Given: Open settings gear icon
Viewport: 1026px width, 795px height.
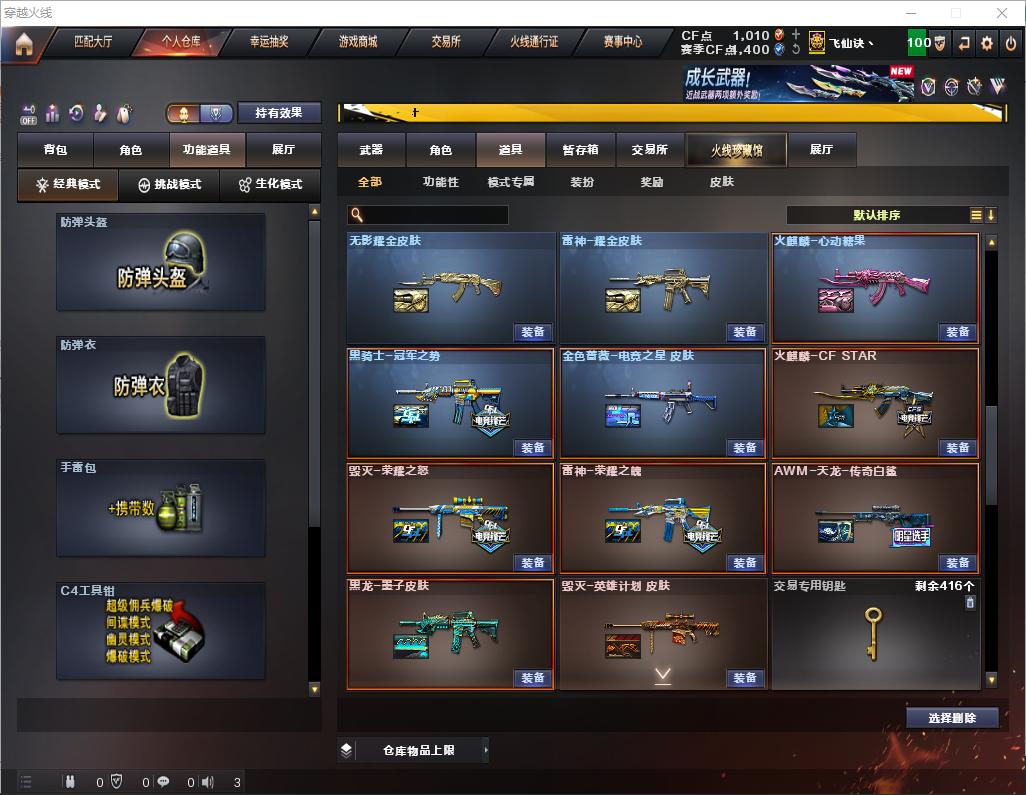Looking at the screenshot, I should click(x=987, y=43).
